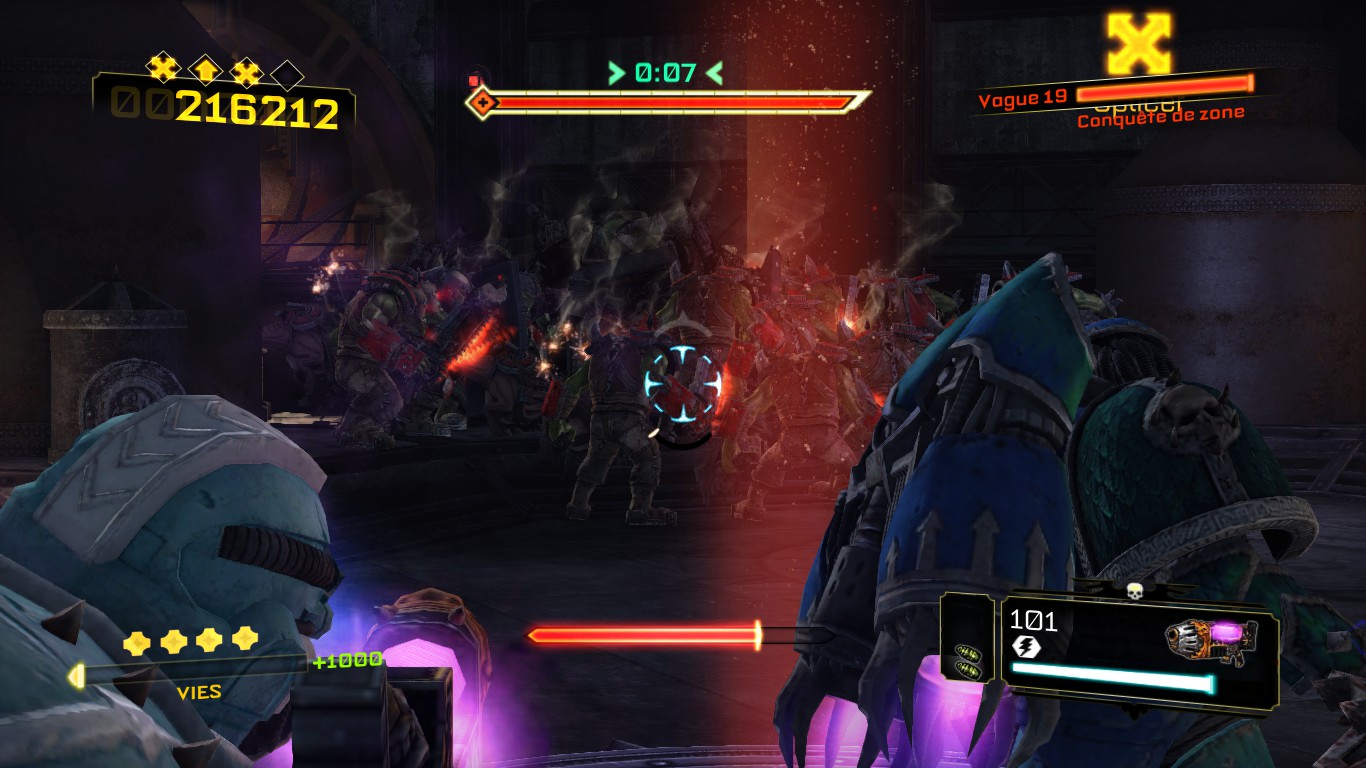Open the Conquête de zone objective tracker
The height and width of the screenshot is (768, 1366).
tap(1160, 116)
